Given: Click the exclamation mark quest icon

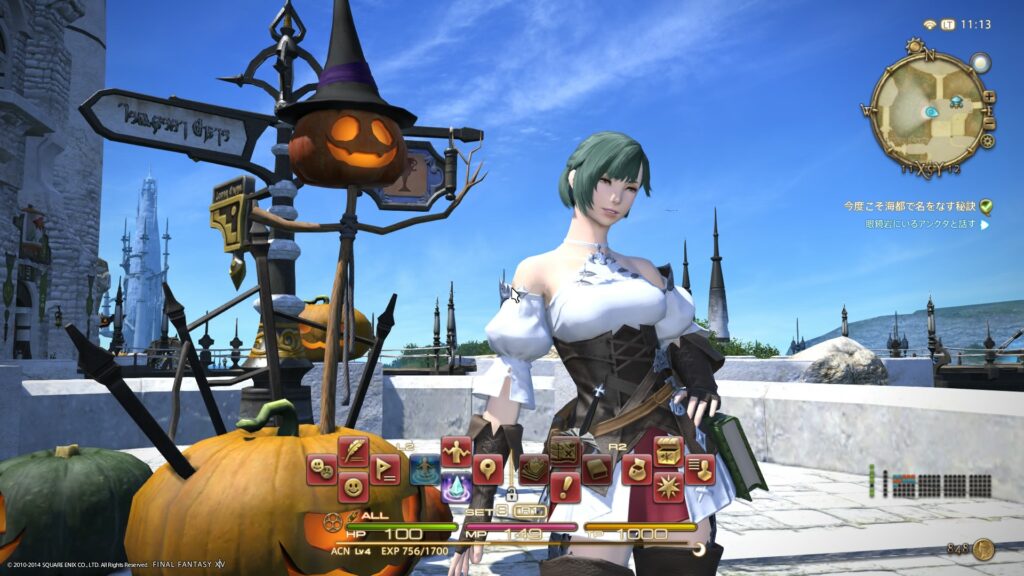Looking at the screenshot, I should point(565,487).
